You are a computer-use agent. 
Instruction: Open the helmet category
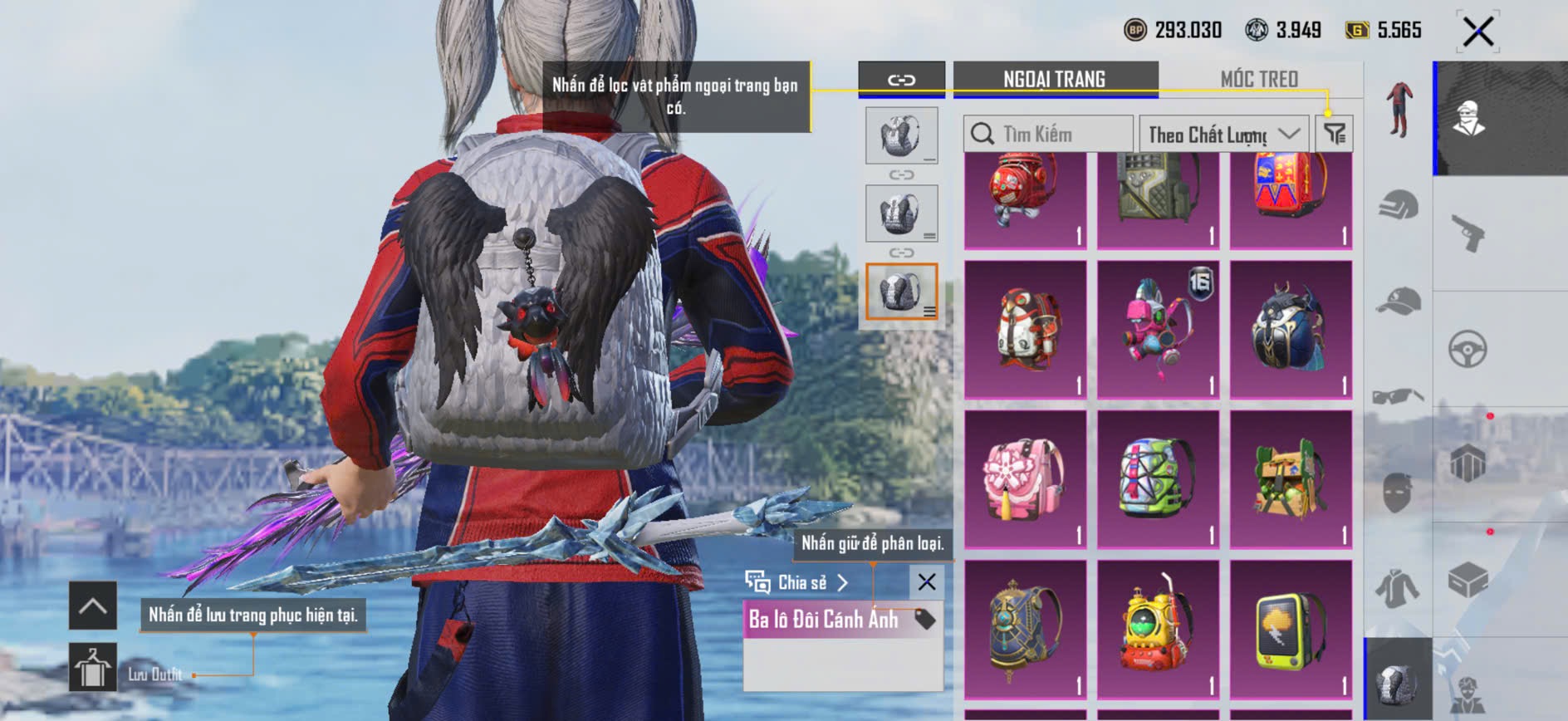1399,205
